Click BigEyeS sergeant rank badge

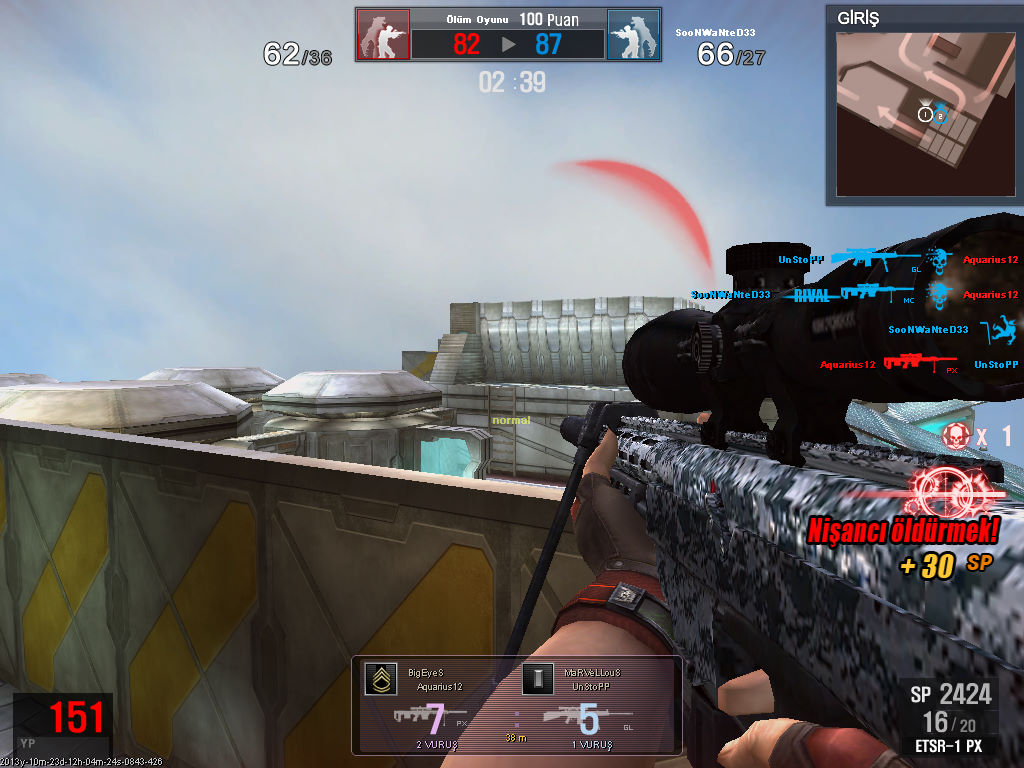(x=379, y=679)
